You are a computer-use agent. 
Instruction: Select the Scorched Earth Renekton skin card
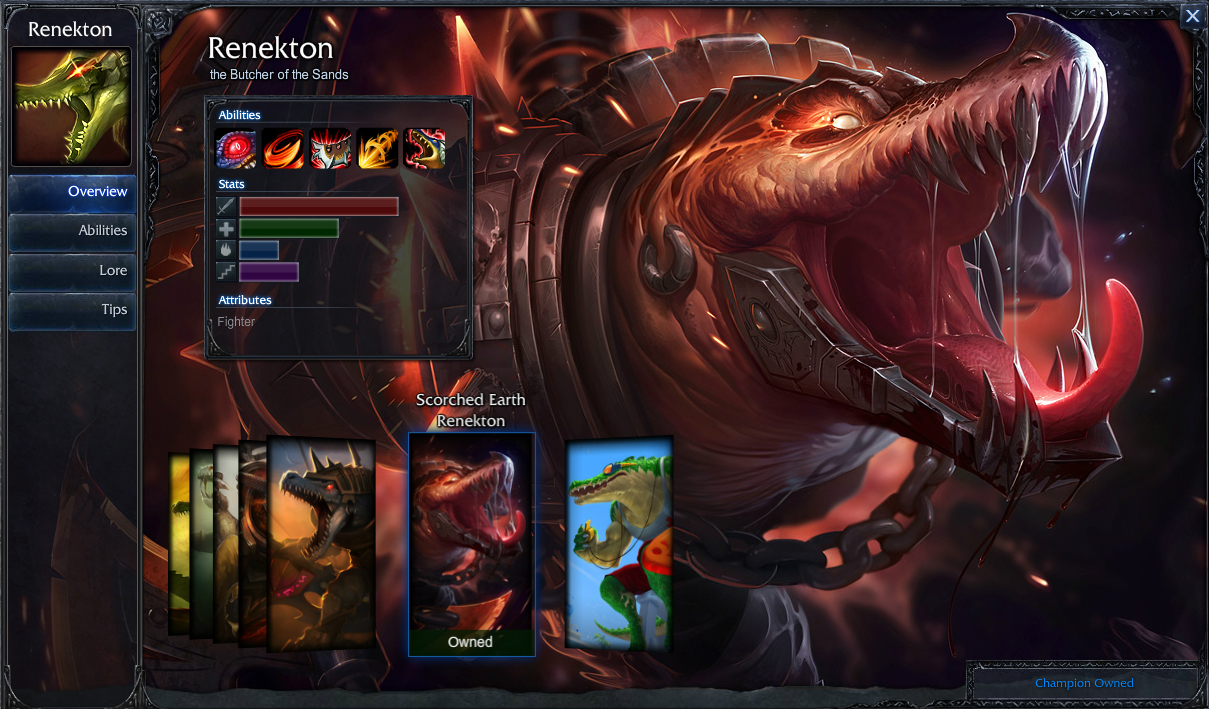471,543
